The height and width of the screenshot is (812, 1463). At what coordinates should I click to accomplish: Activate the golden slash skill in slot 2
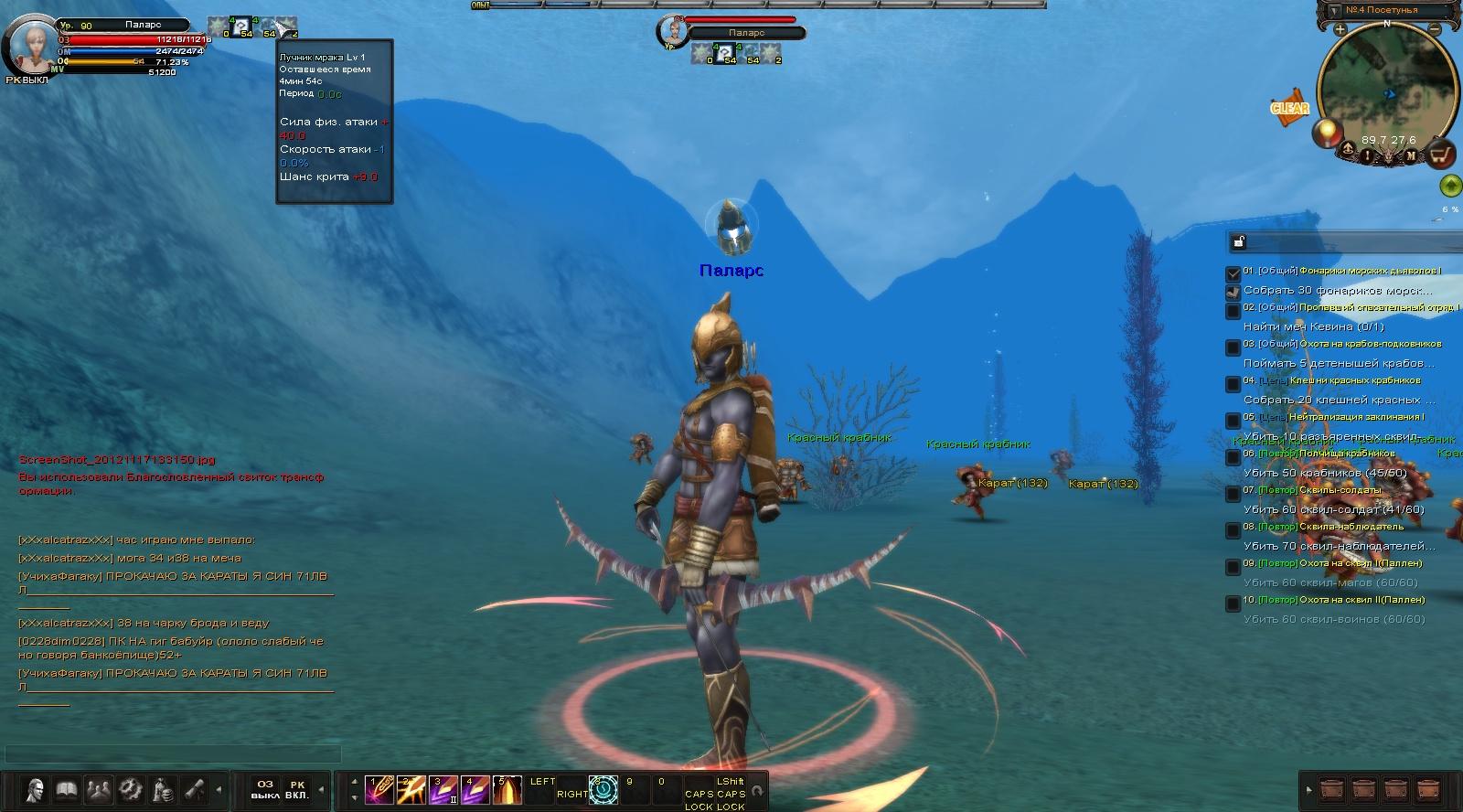point(411,789)
